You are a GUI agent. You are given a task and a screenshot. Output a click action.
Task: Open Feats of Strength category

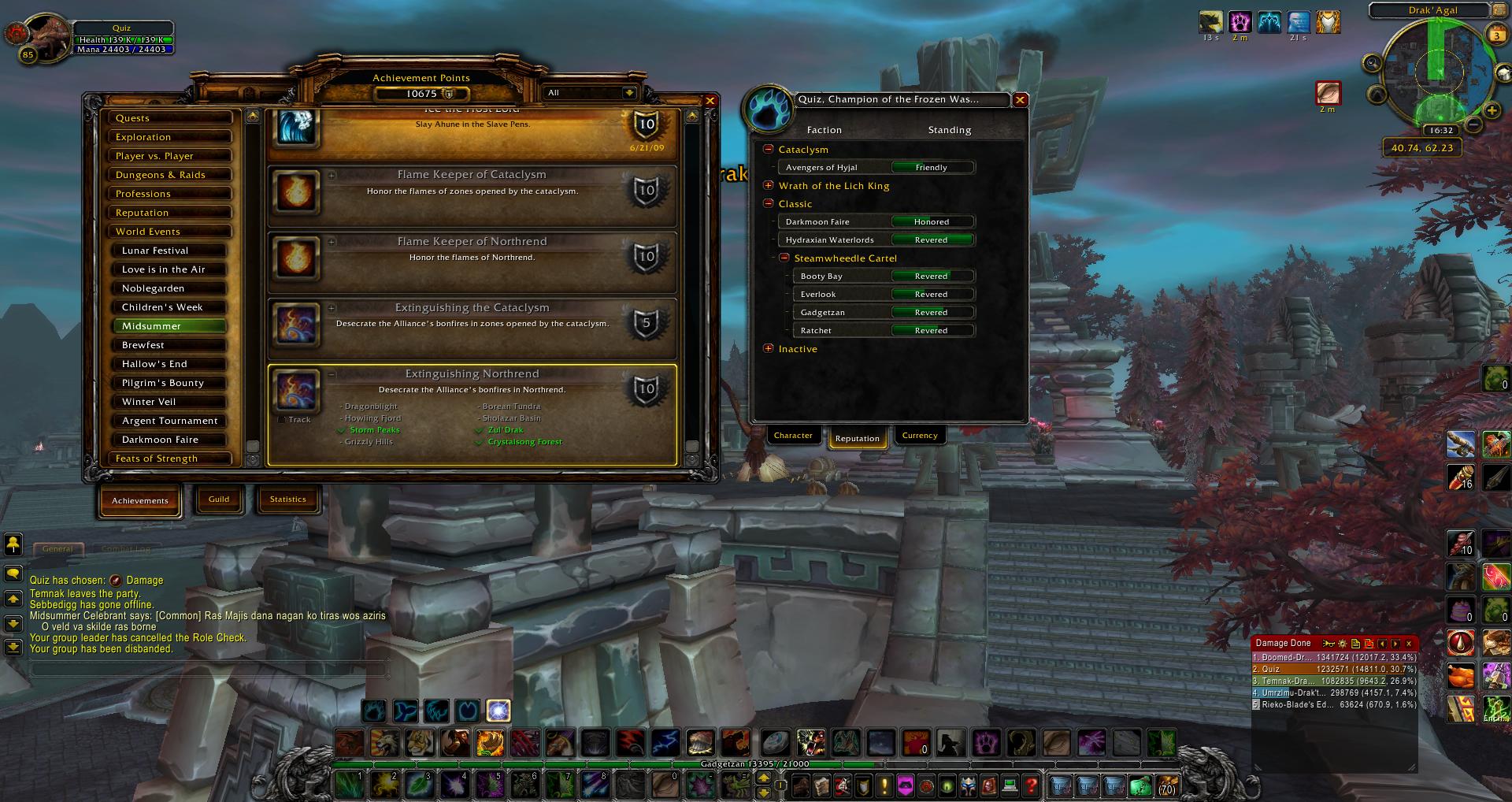click(170, 459)
